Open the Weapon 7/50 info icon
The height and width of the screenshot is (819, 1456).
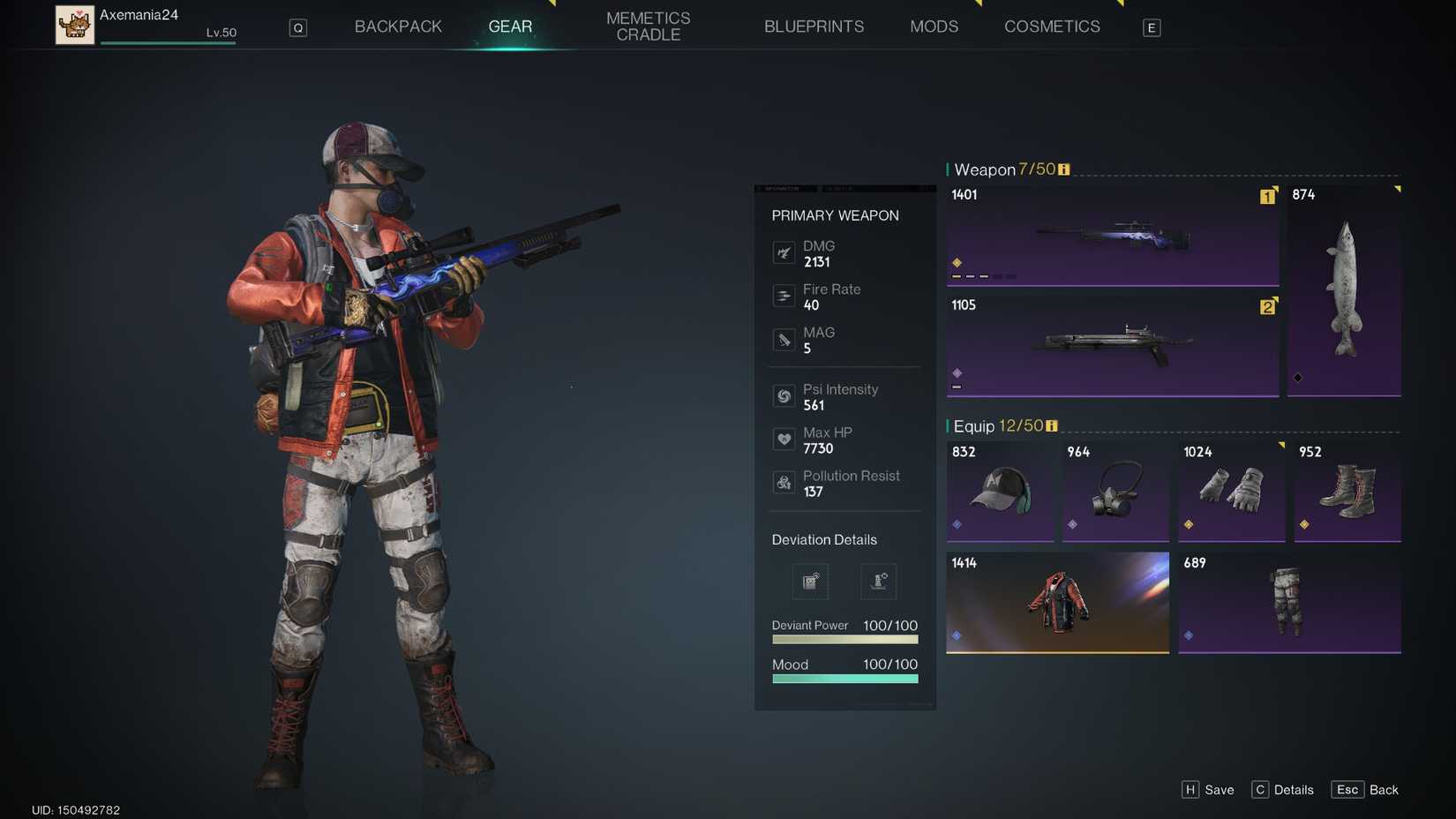[1063, 169]
